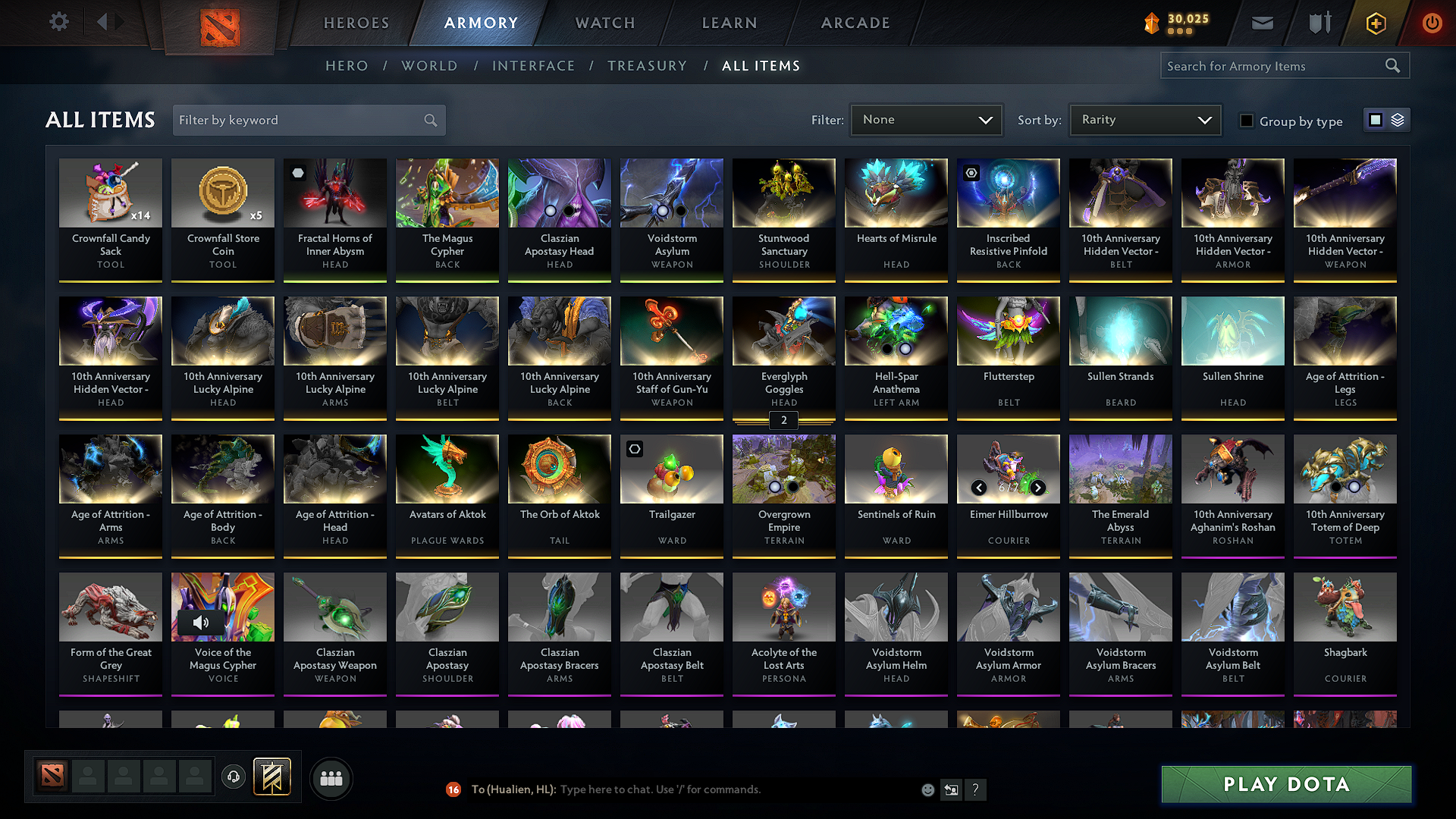Switch to stacked list view of items

(x=1398, y=119)
